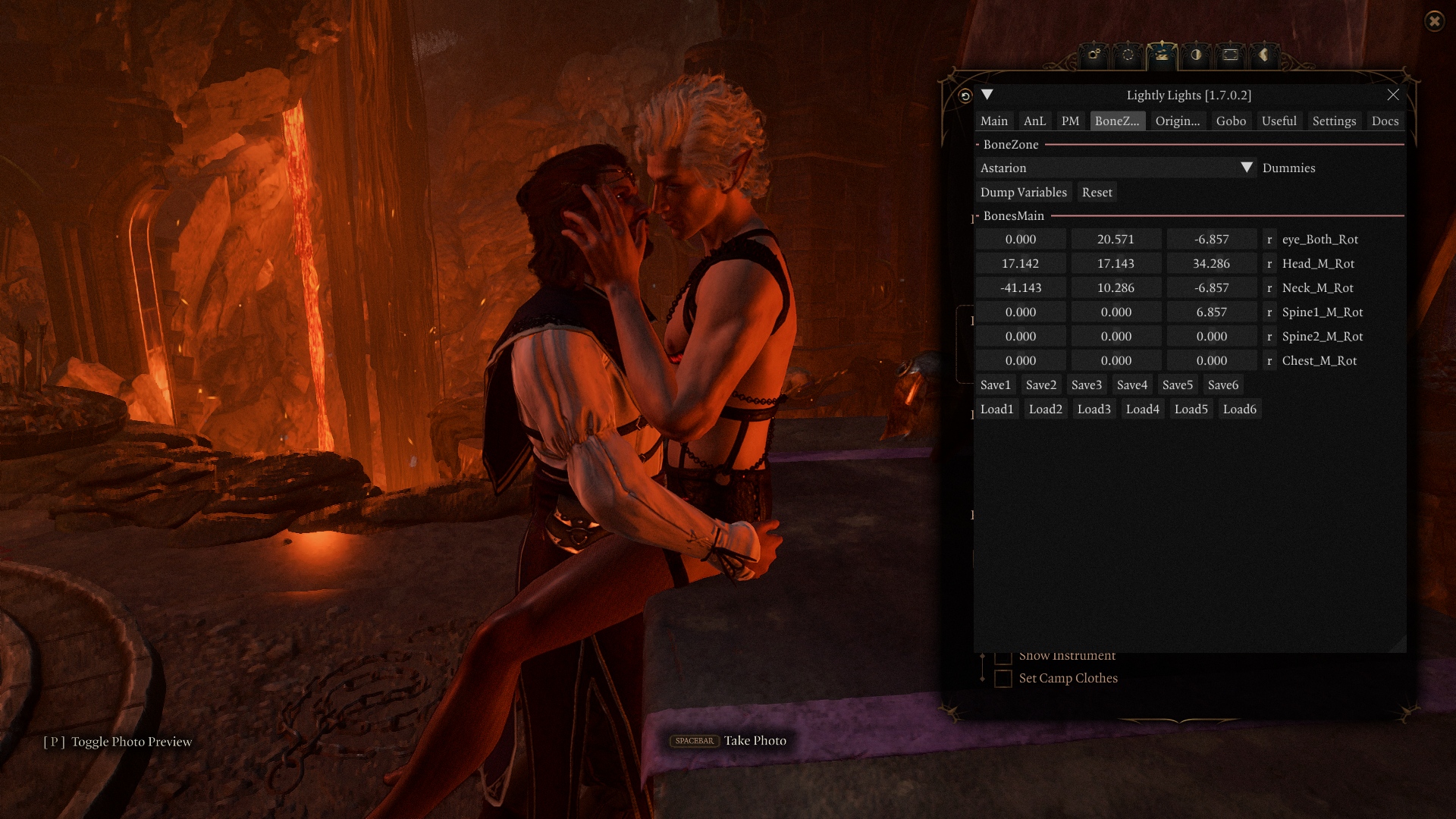Image resolution: width=1456 pixels, height=819 pixels.
Task: Exit photo mode with top-right close icon
Action: (1434, 21)
